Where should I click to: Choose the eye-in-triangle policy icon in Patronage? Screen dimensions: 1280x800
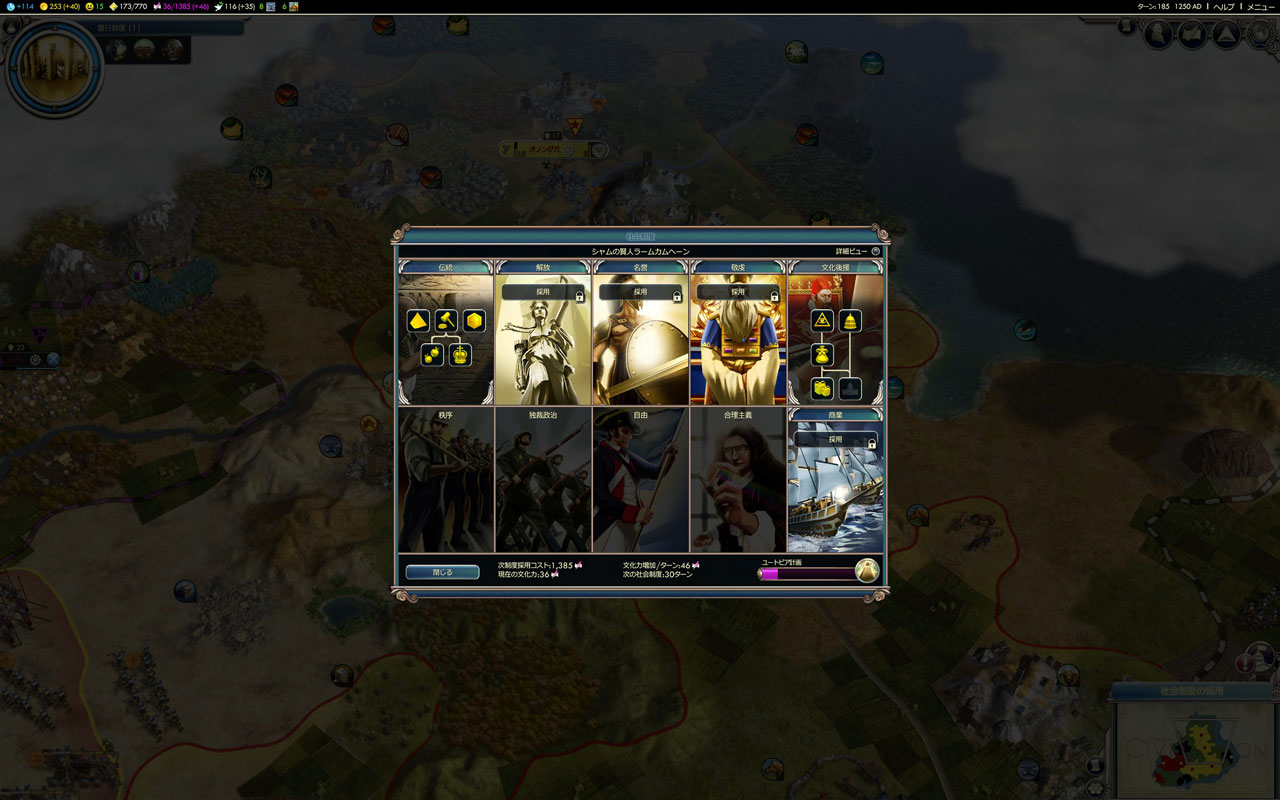(x=823, y=321)
